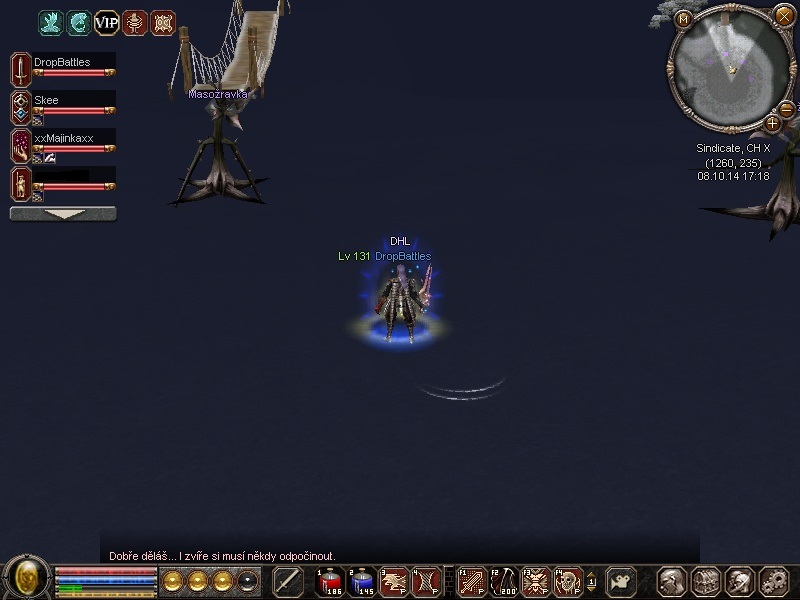Open the inventory chest button
800x600 pixels.
click(706, 581)
